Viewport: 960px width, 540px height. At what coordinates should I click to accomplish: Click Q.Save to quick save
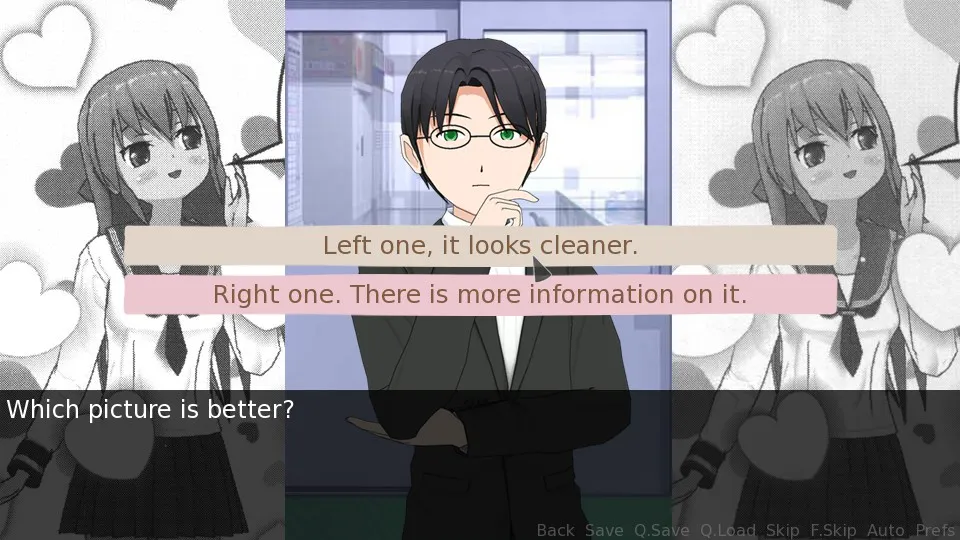coord(661,530)
